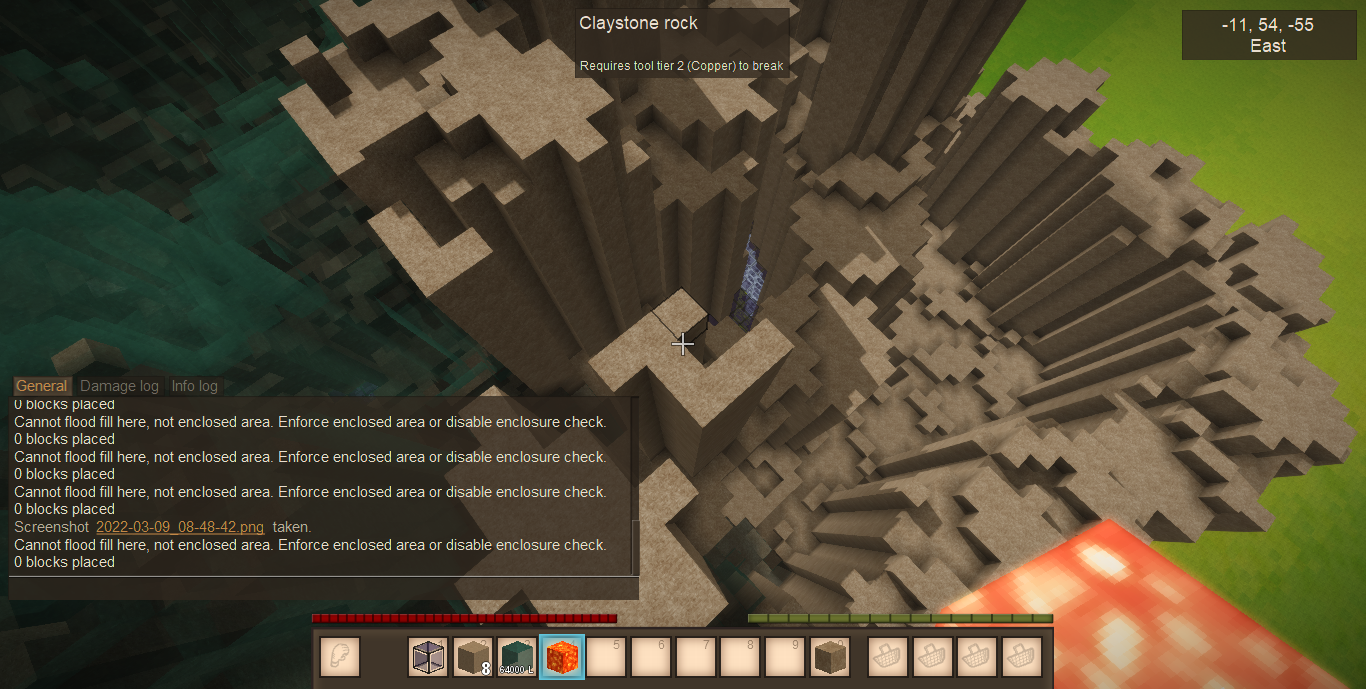
Task: Select the brown block in the tenth hotbar slot
Action: point(829,657)
